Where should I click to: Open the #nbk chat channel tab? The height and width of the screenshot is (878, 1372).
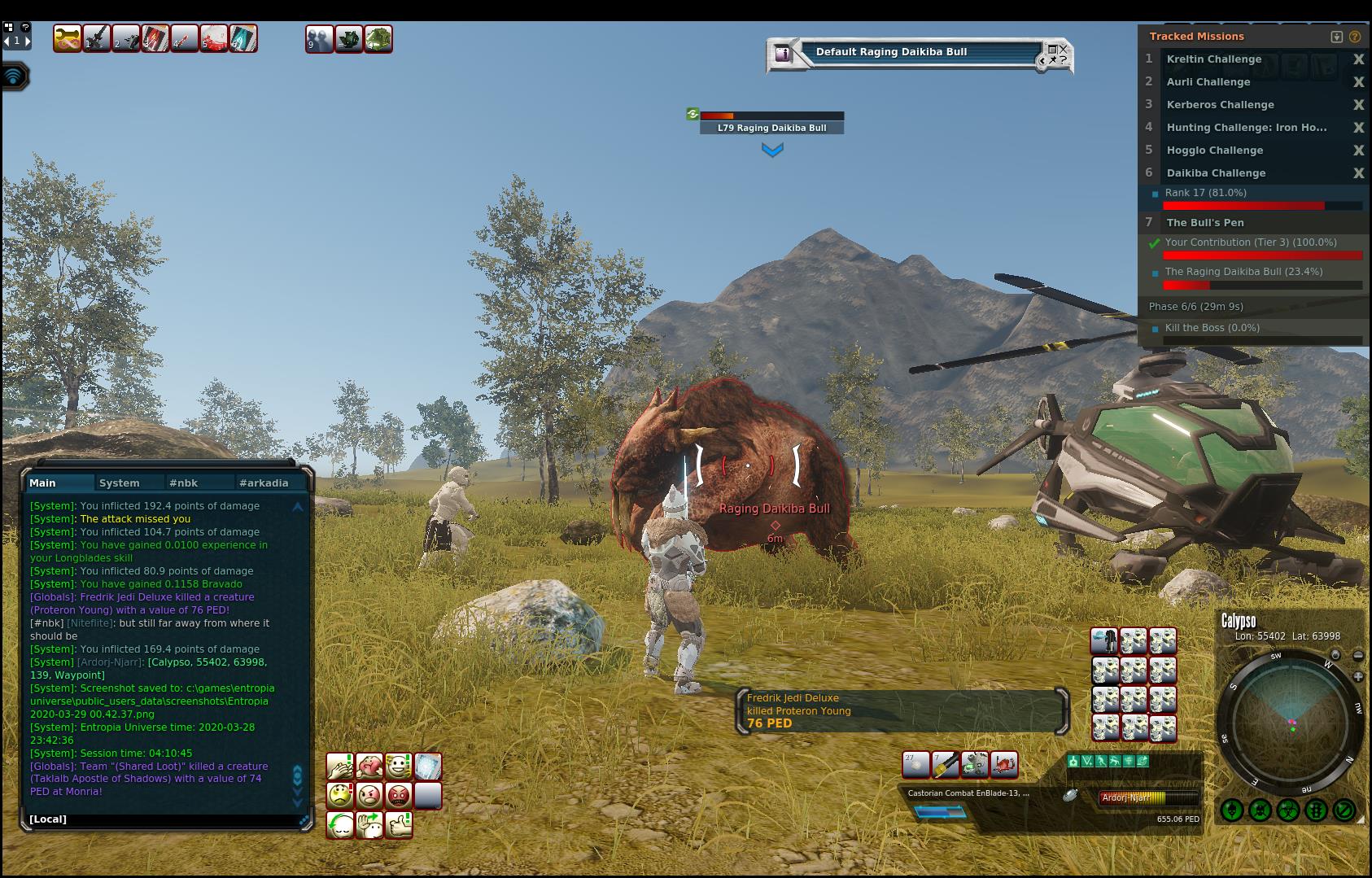[183, 483]
